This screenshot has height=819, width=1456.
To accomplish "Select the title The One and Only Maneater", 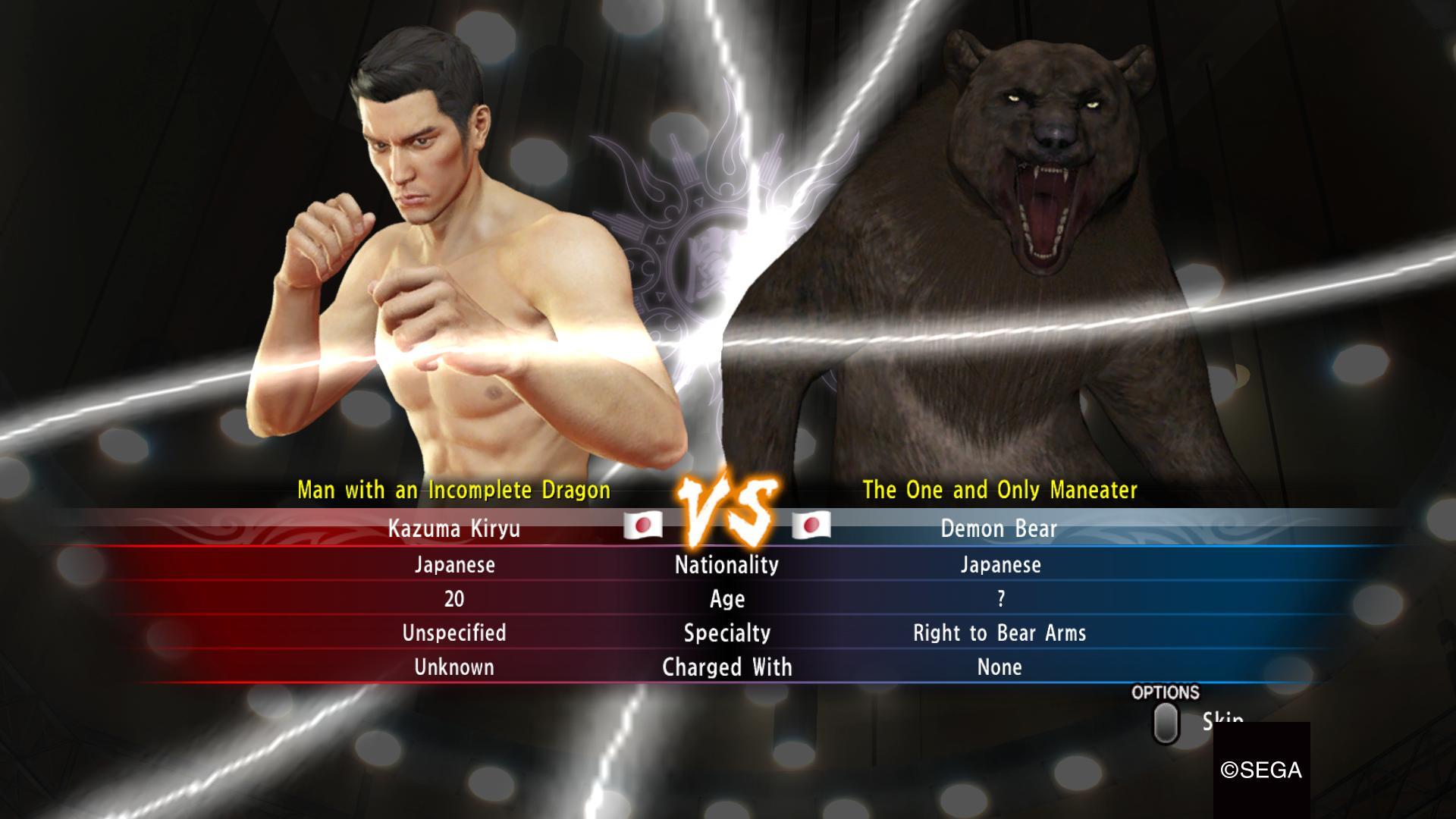I will click(x=1000, y=490).
